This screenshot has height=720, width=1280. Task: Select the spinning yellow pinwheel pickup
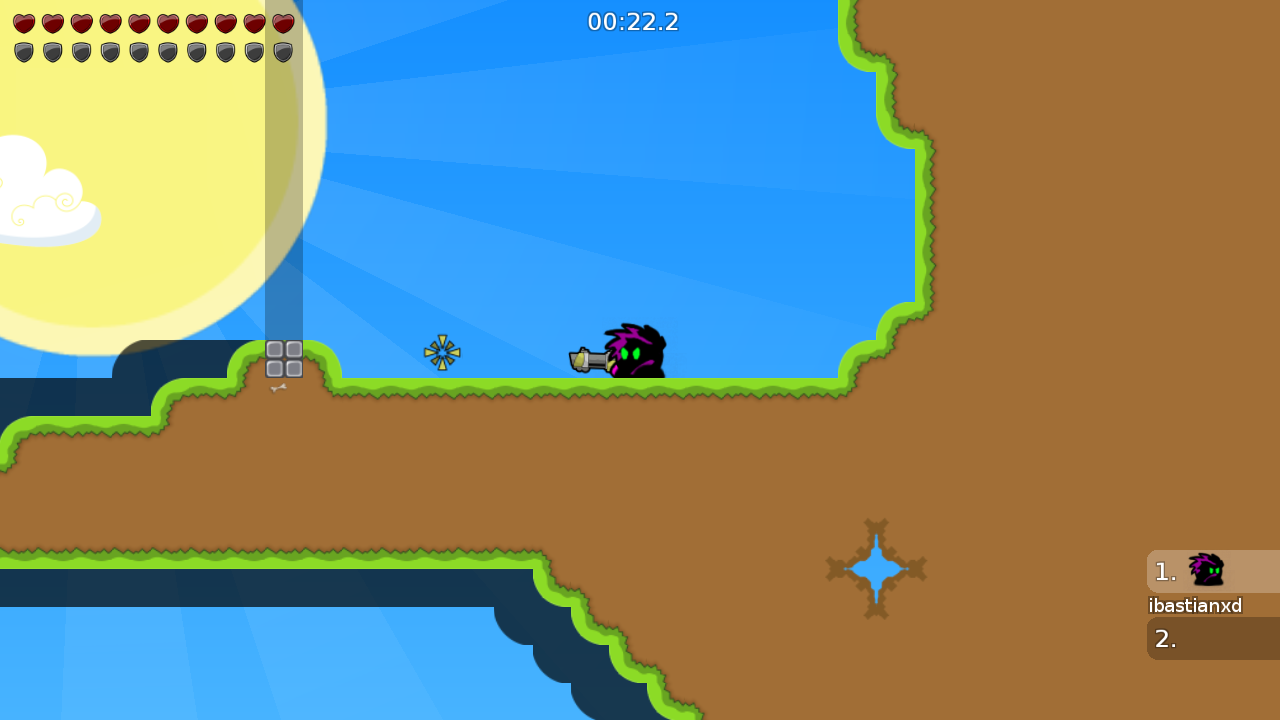pos(442,352)
